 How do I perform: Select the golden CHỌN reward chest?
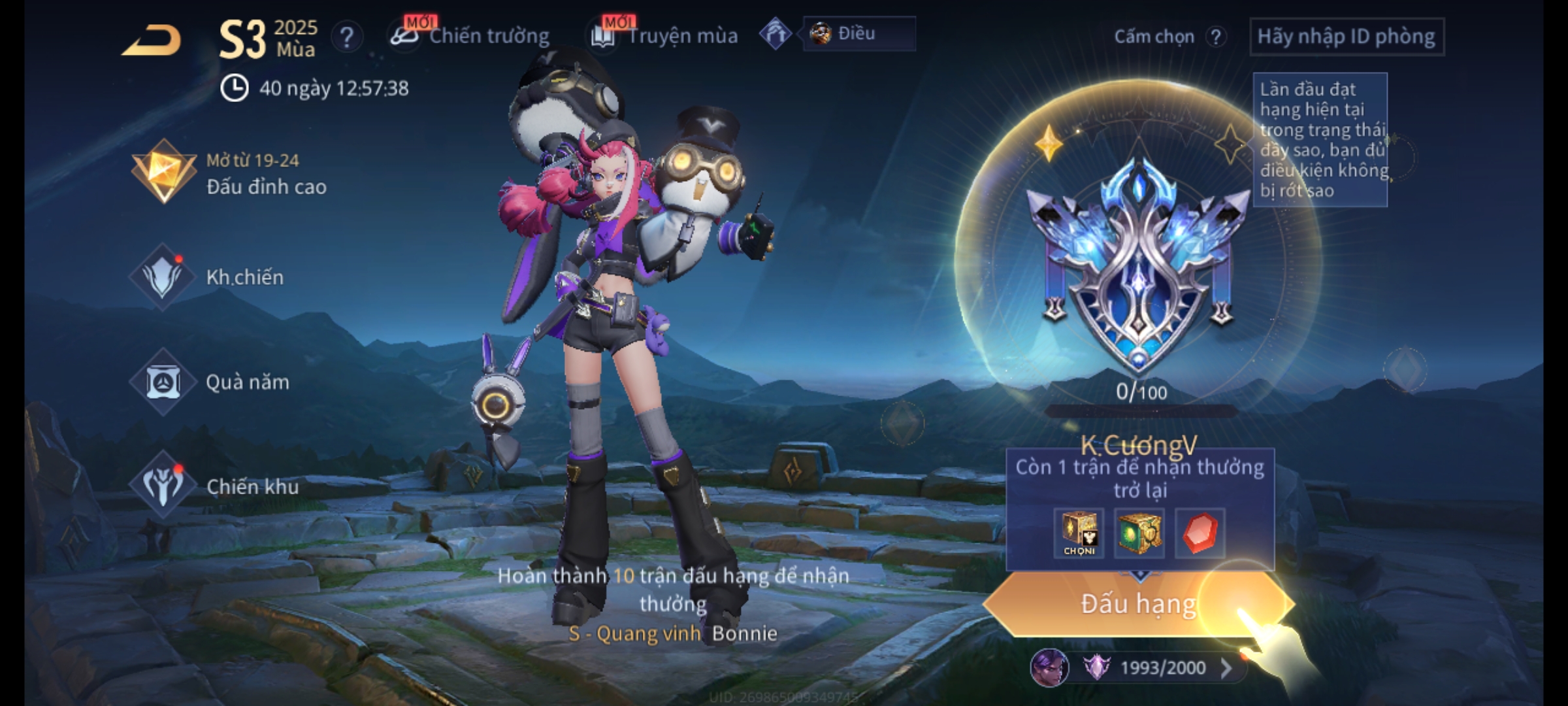(x=1079, y=533)
